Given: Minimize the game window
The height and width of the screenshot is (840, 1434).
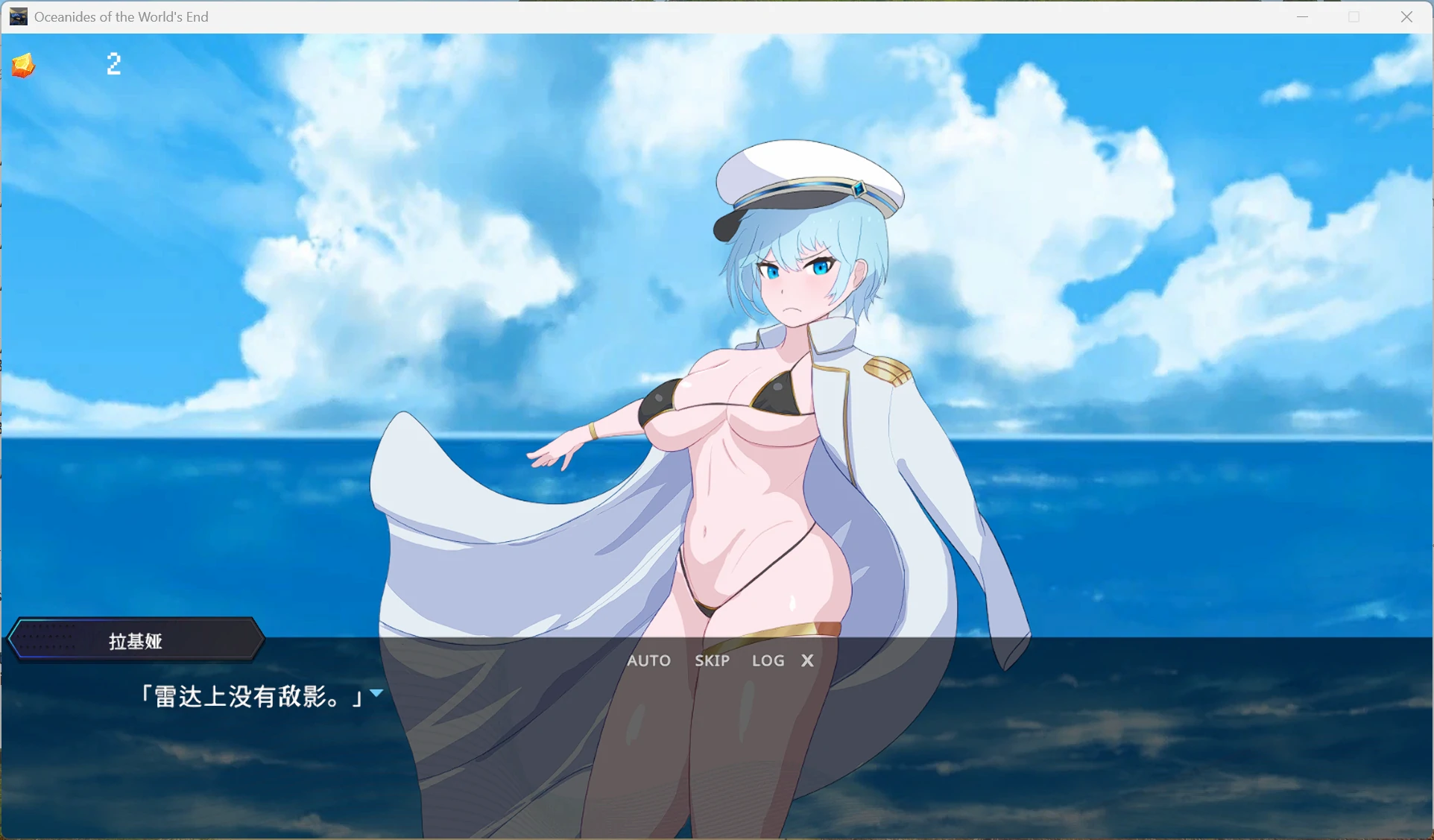Looking at the screenshot, I should coord(1302,16).
